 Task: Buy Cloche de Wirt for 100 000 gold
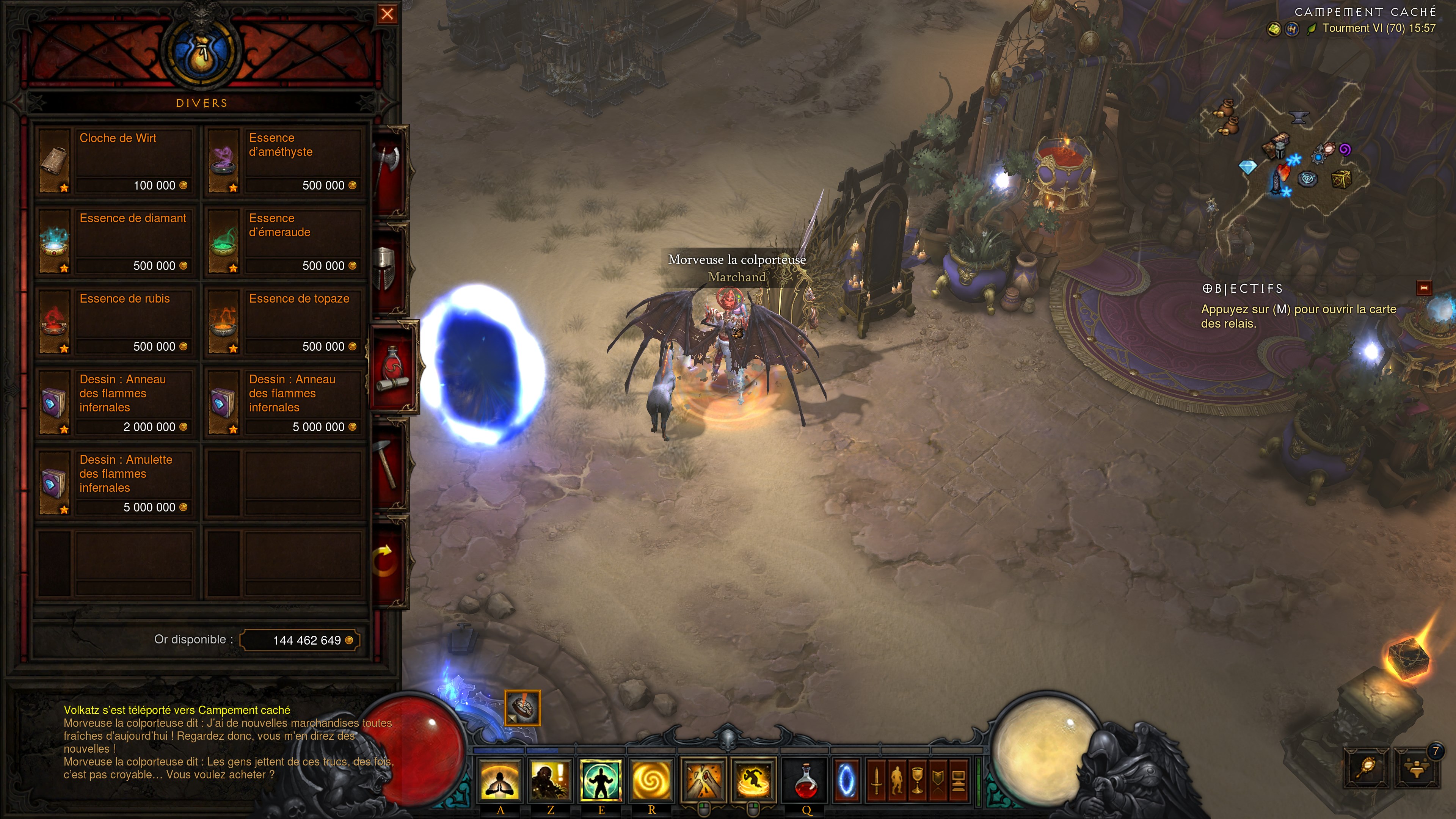coord(116,162)
